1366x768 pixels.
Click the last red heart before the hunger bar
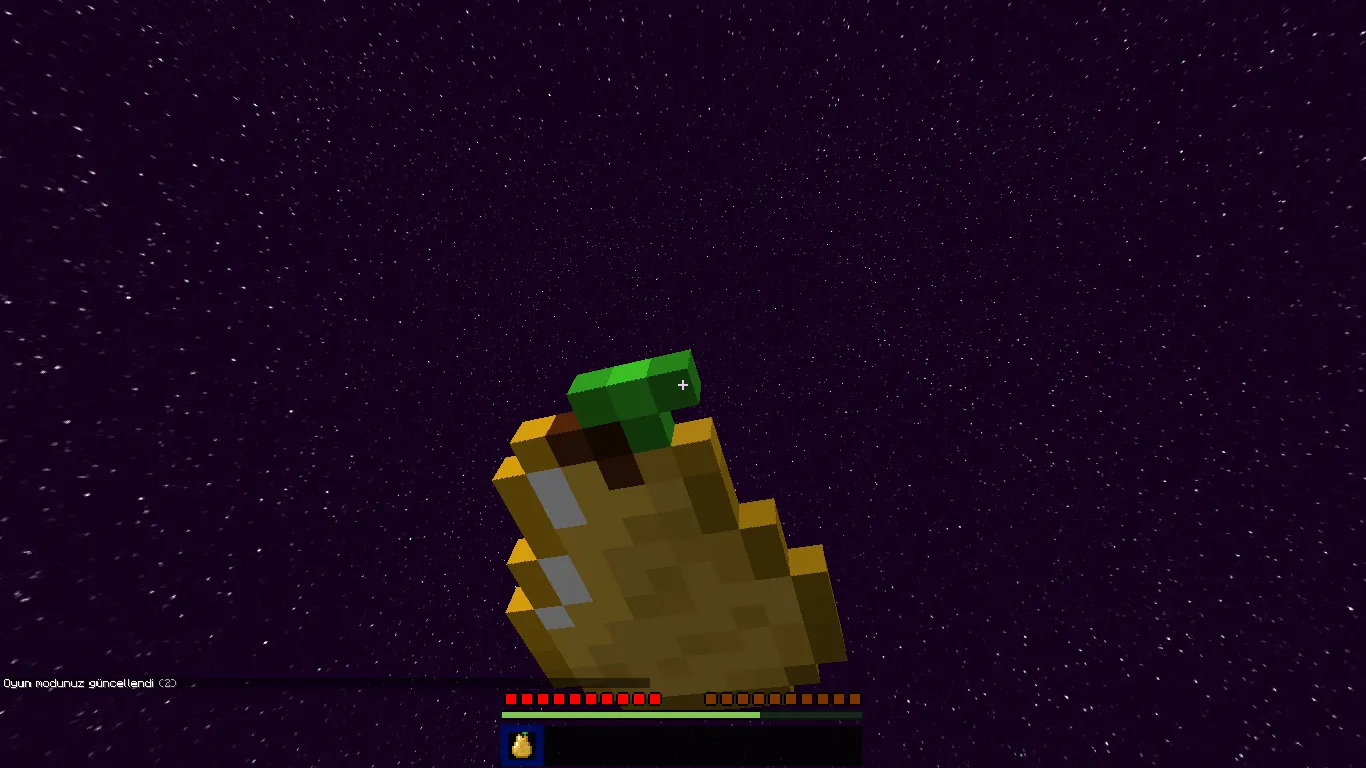click(x=654, y=698)
